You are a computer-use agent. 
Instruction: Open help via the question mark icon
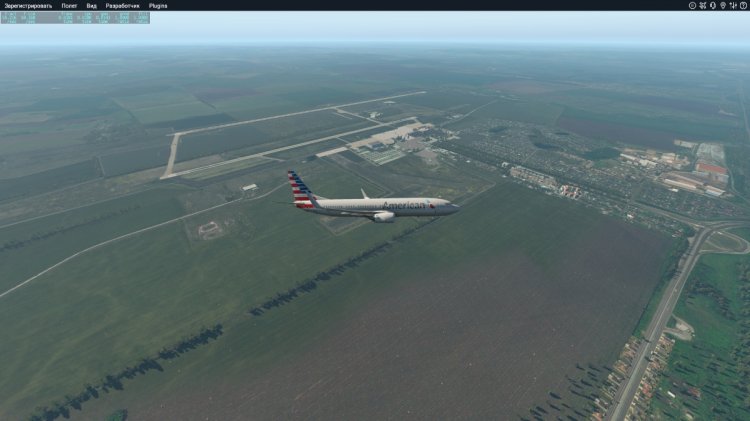(x=743, y=5)
